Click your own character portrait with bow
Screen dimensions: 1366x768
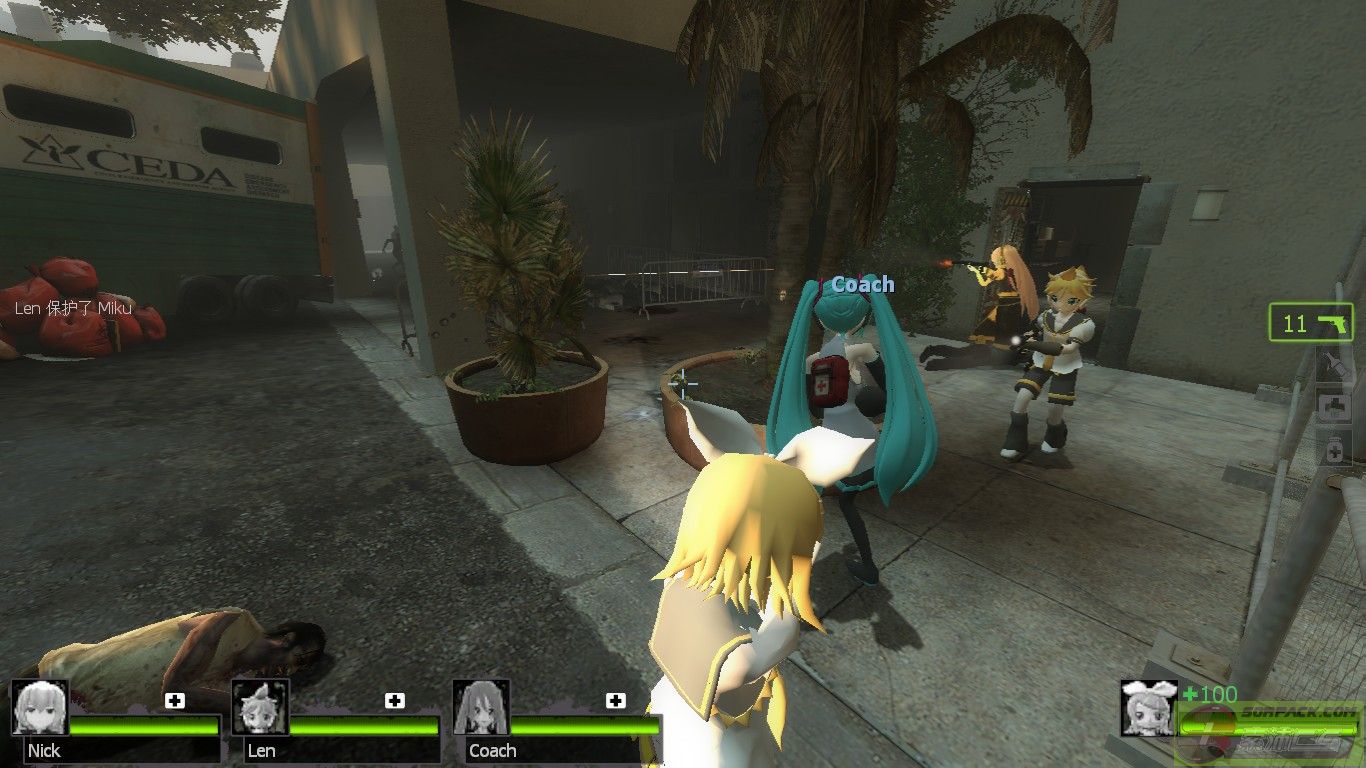point(1147,708)
